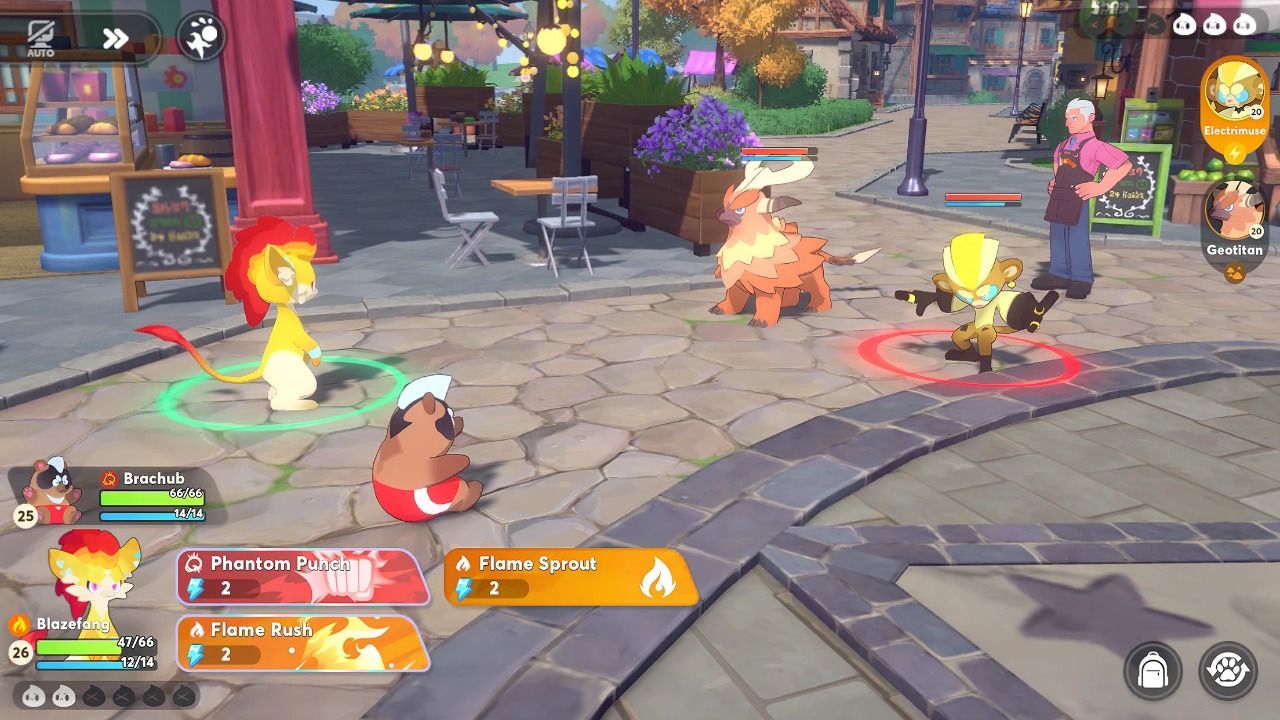The height and width of the screenshot is (720, 1280).
Task: Toggle the AUTO battle mode
Action: coord(41,38)
